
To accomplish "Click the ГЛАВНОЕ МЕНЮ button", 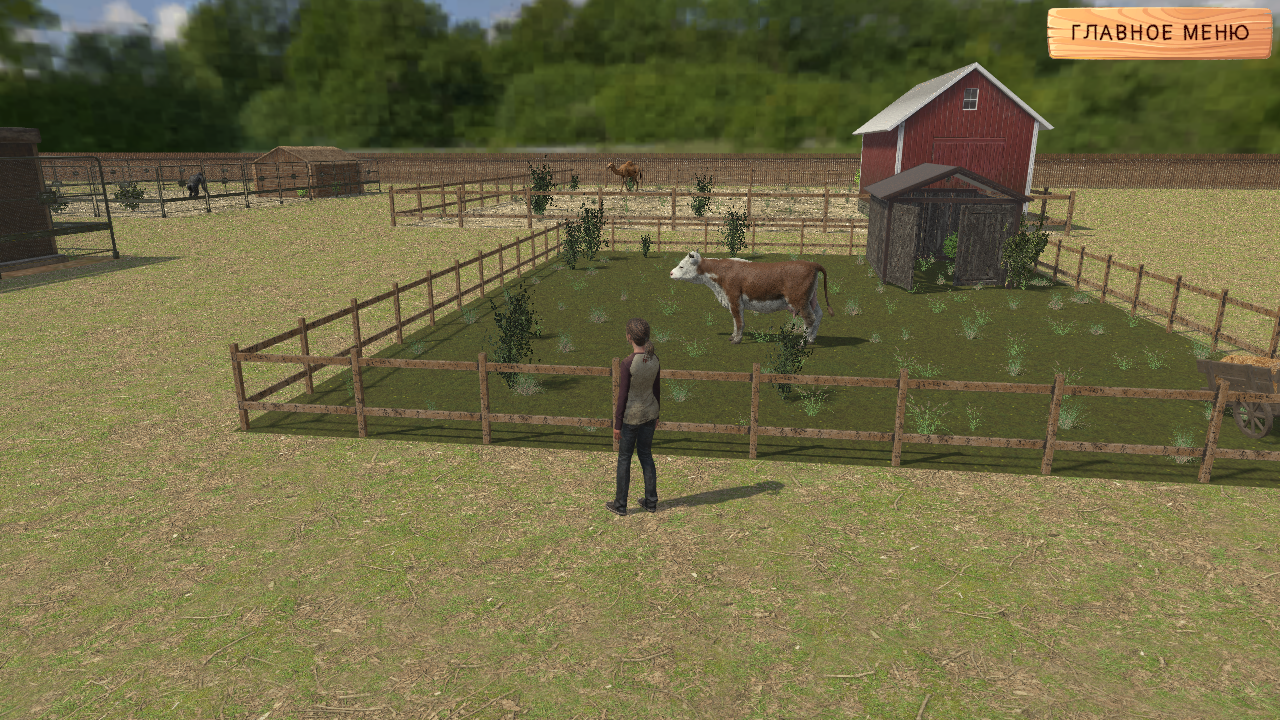I will (x=1158, y=32).
